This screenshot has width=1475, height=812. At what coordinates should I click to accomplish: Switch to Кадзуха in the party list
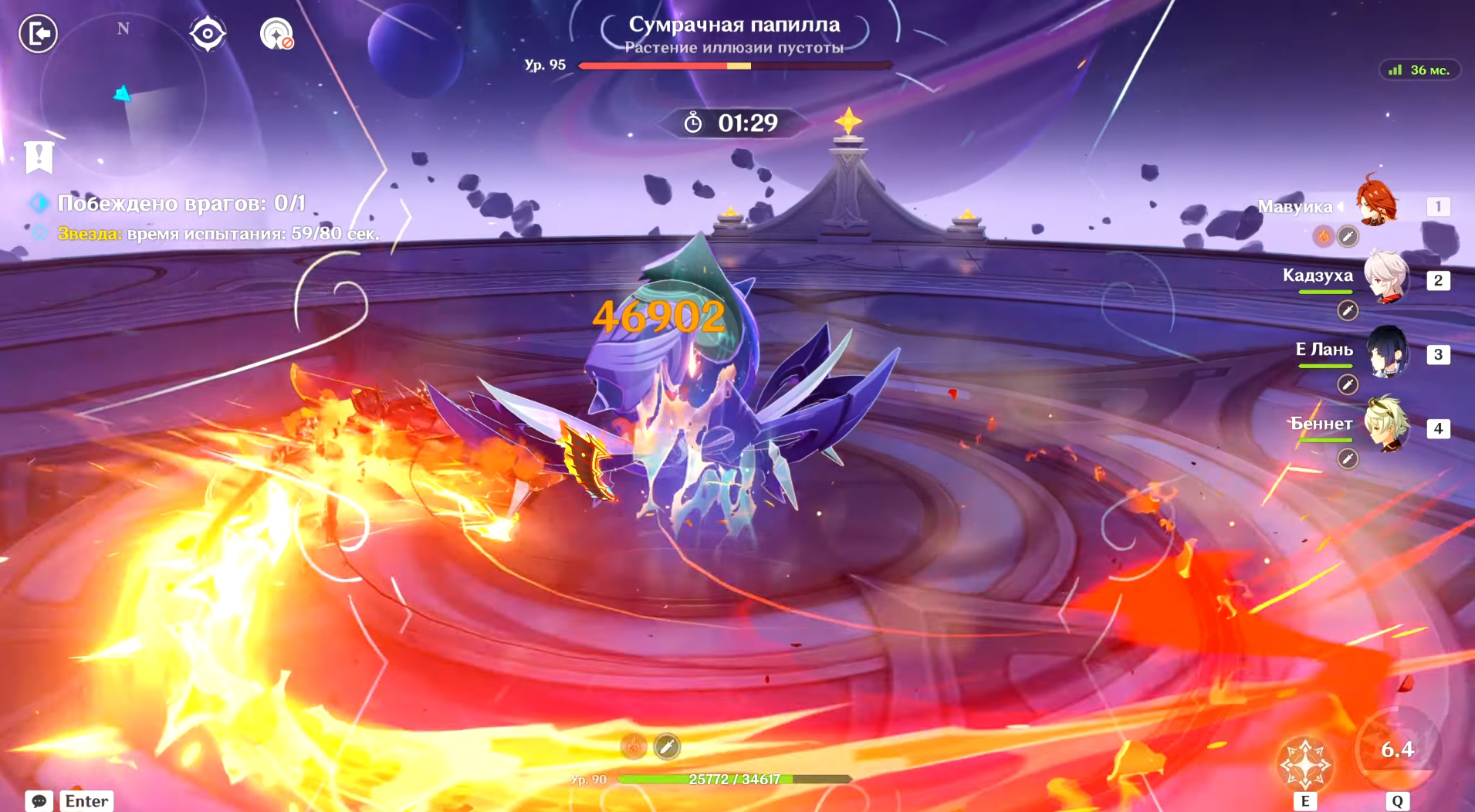click(1385, 277)
